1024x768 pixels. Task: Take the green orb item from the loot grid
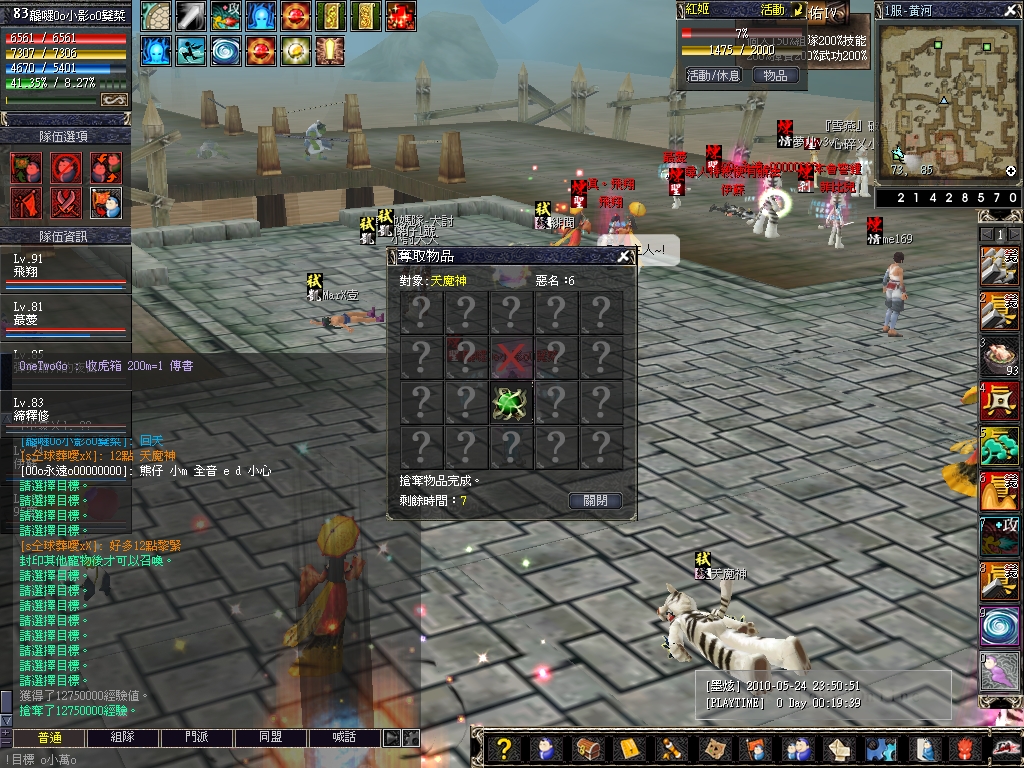click(511, 402)
